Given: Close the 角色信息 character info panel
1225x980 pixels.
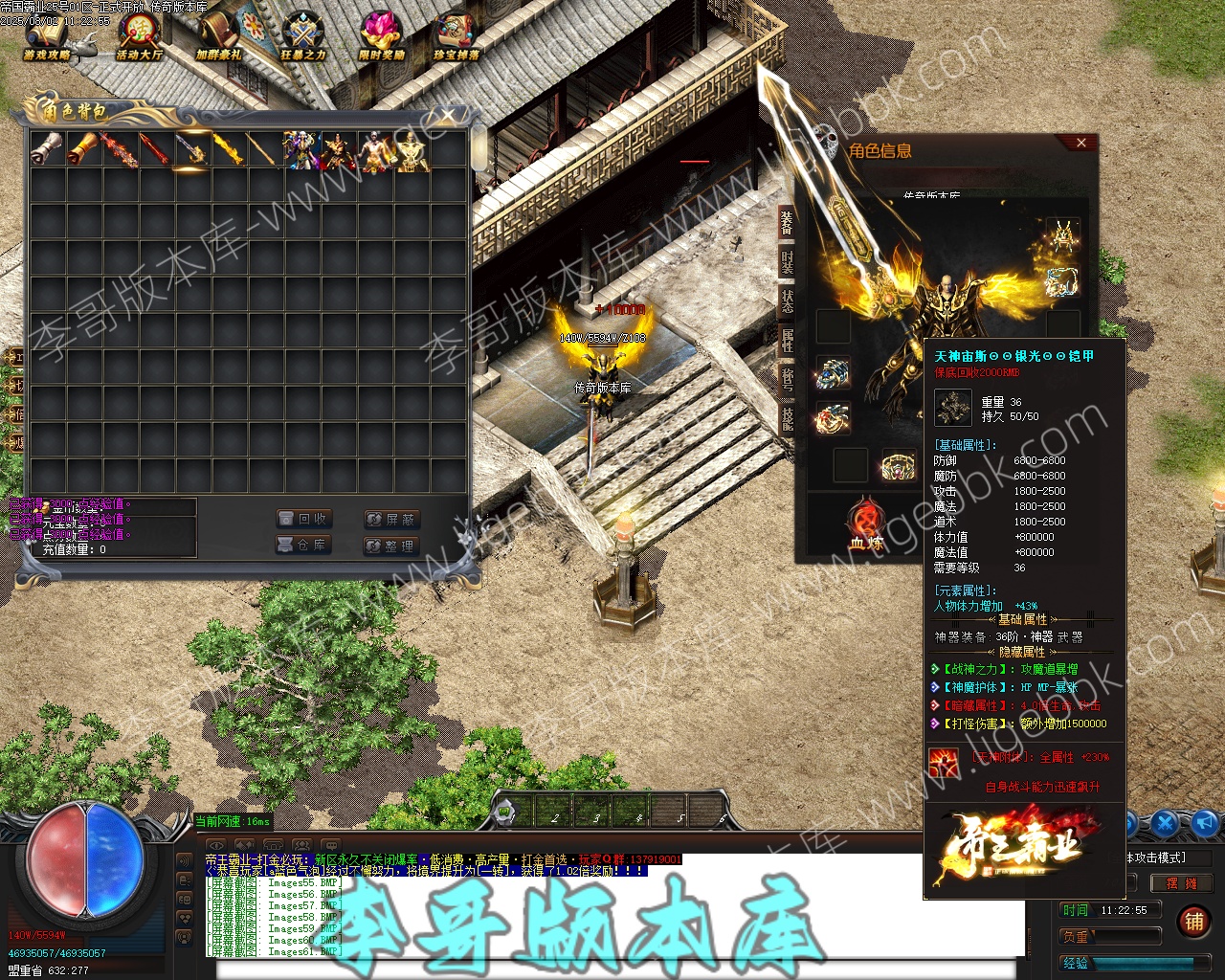Looking at the screenshot, I should tap(1081, 143).
